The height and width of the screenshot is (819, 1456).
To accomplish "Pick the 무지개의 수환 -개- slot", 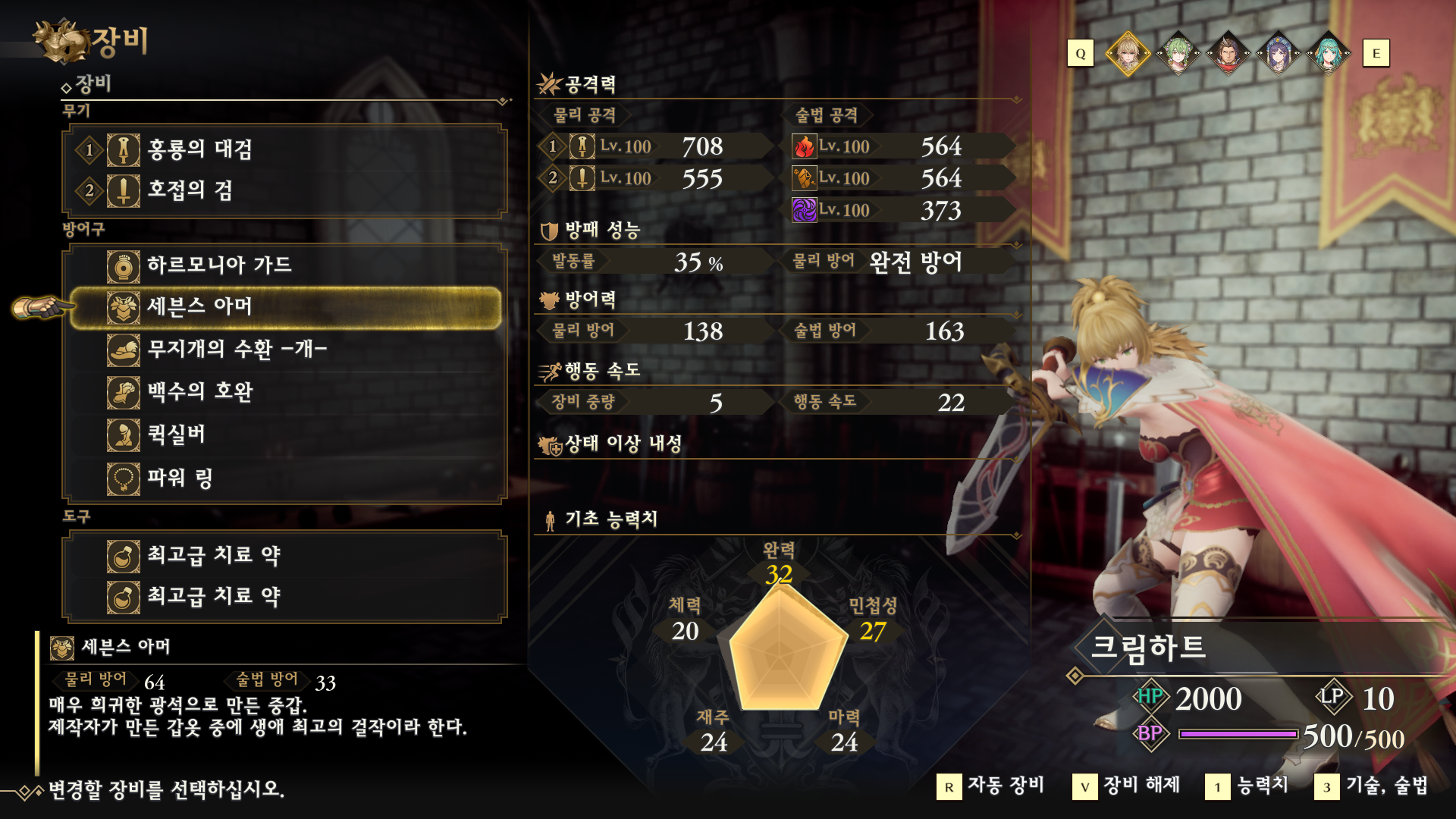I will tap(285, 350).
